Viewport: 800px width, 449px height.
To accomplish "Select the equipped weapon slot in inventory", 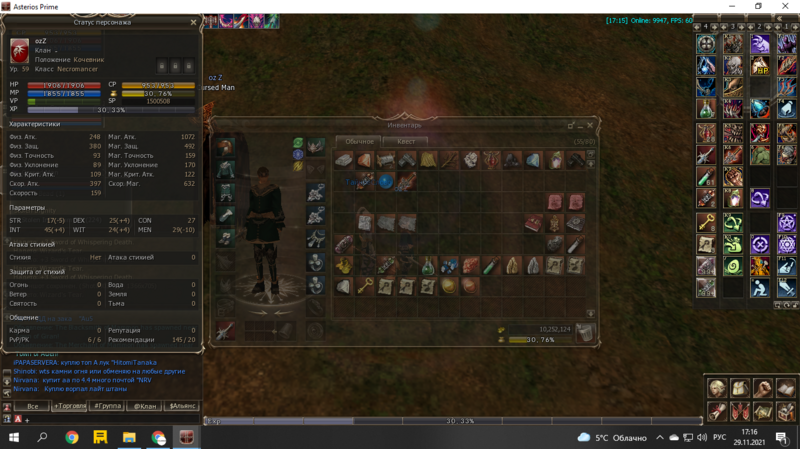I will tap(226, 328).
